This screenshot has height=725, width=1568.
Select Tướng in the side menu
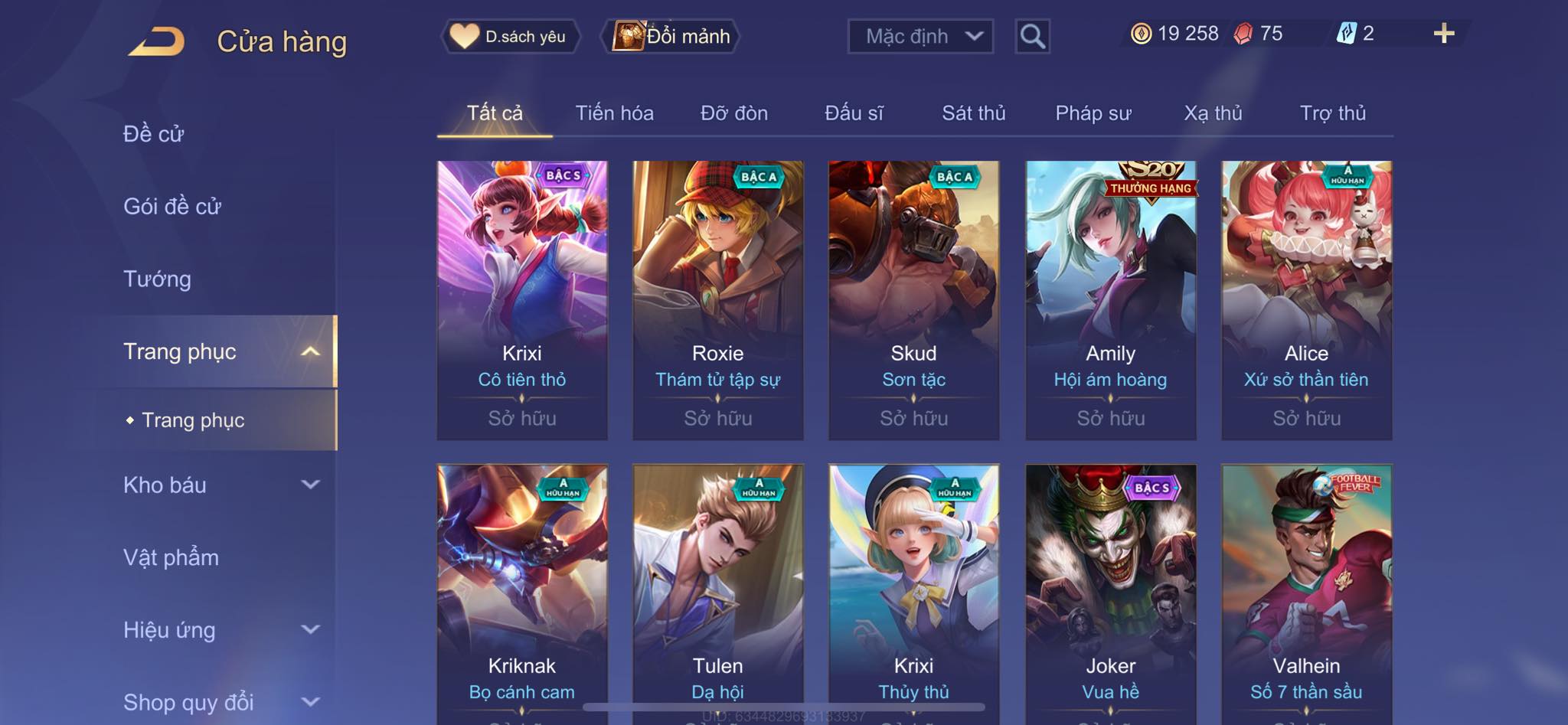[157, 279]
